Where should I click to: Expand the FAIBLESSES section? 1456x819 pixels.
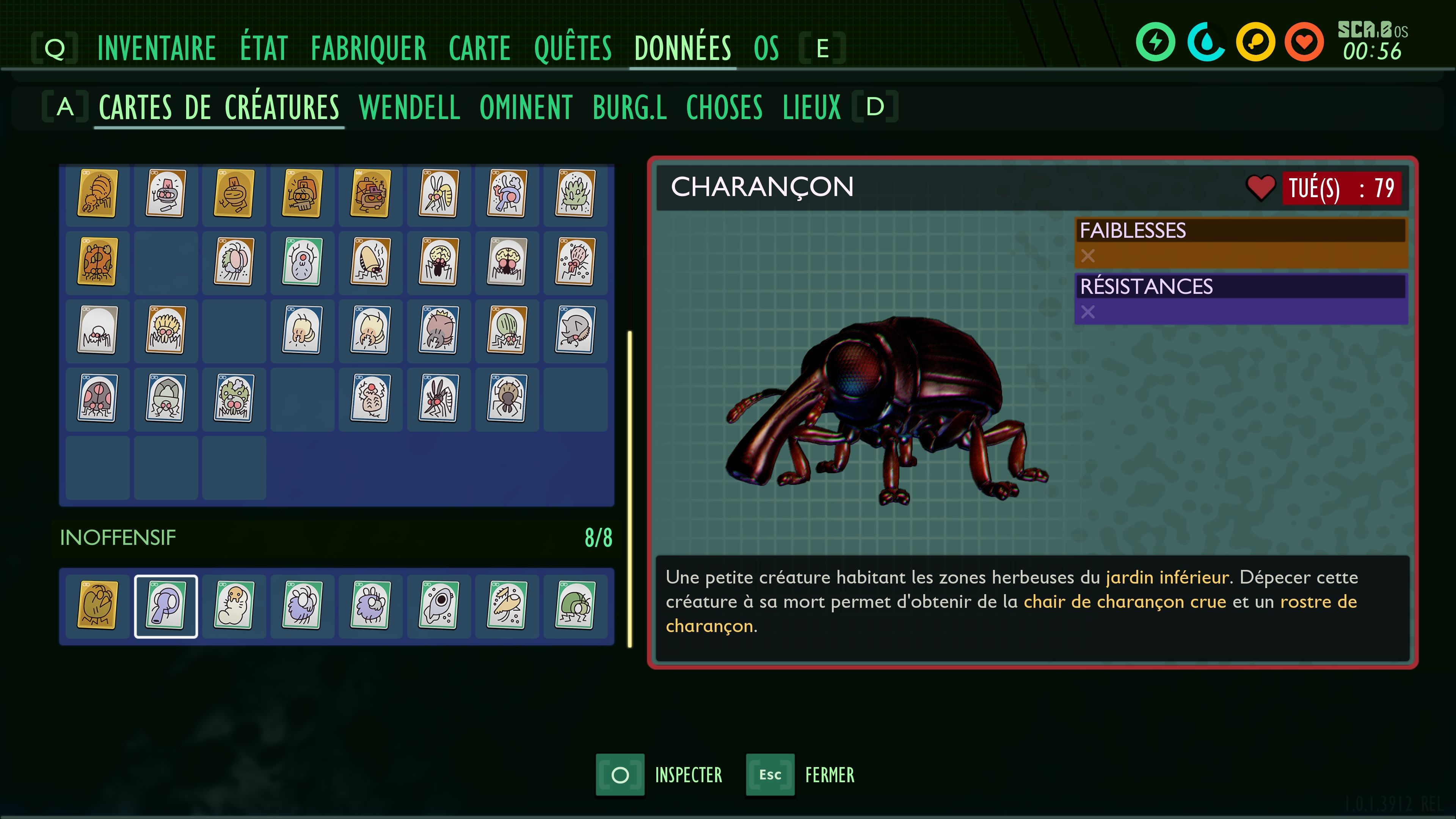click(1241, 230)
